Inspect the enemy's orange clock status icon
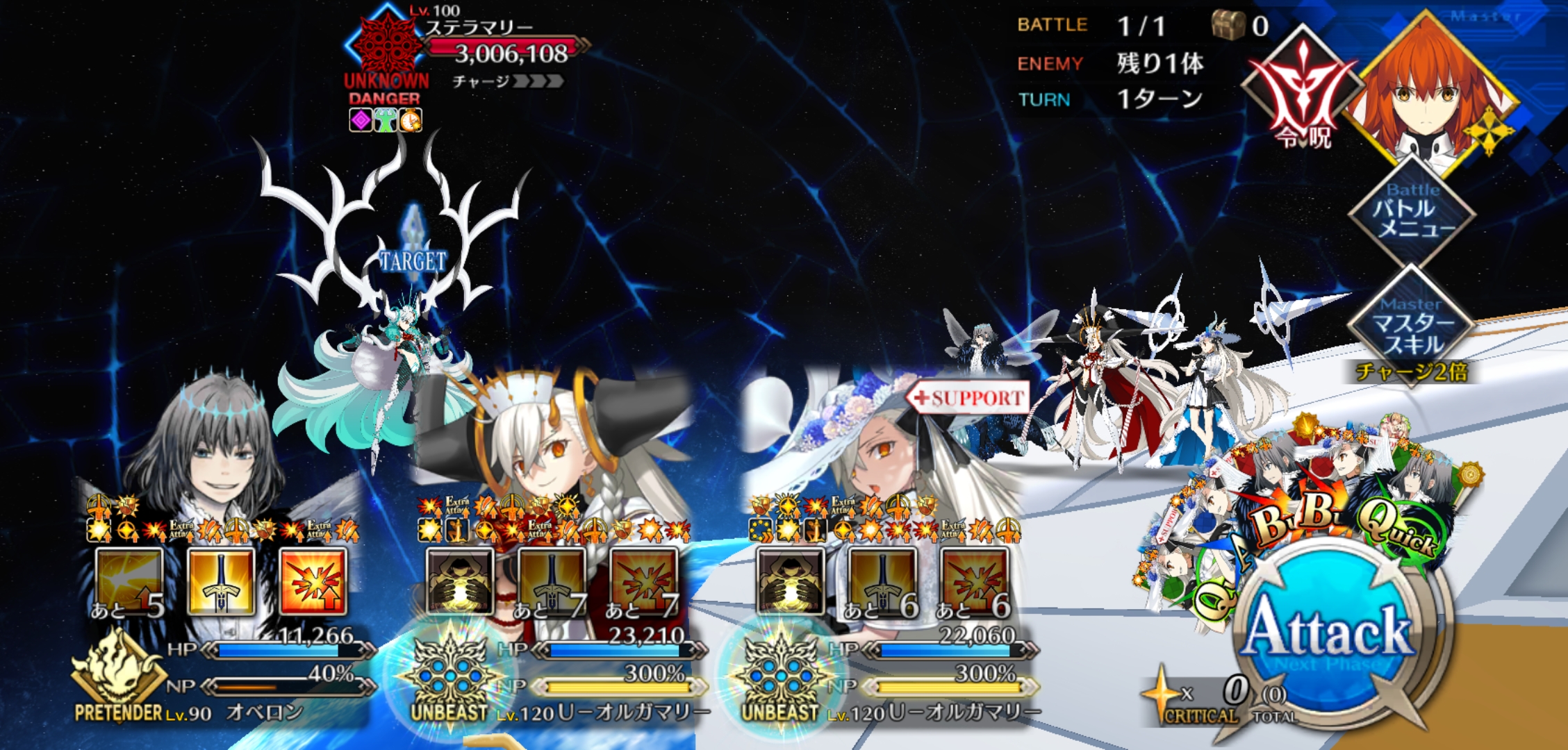This screenshot has height=750, width=1568. coord(411,120)
